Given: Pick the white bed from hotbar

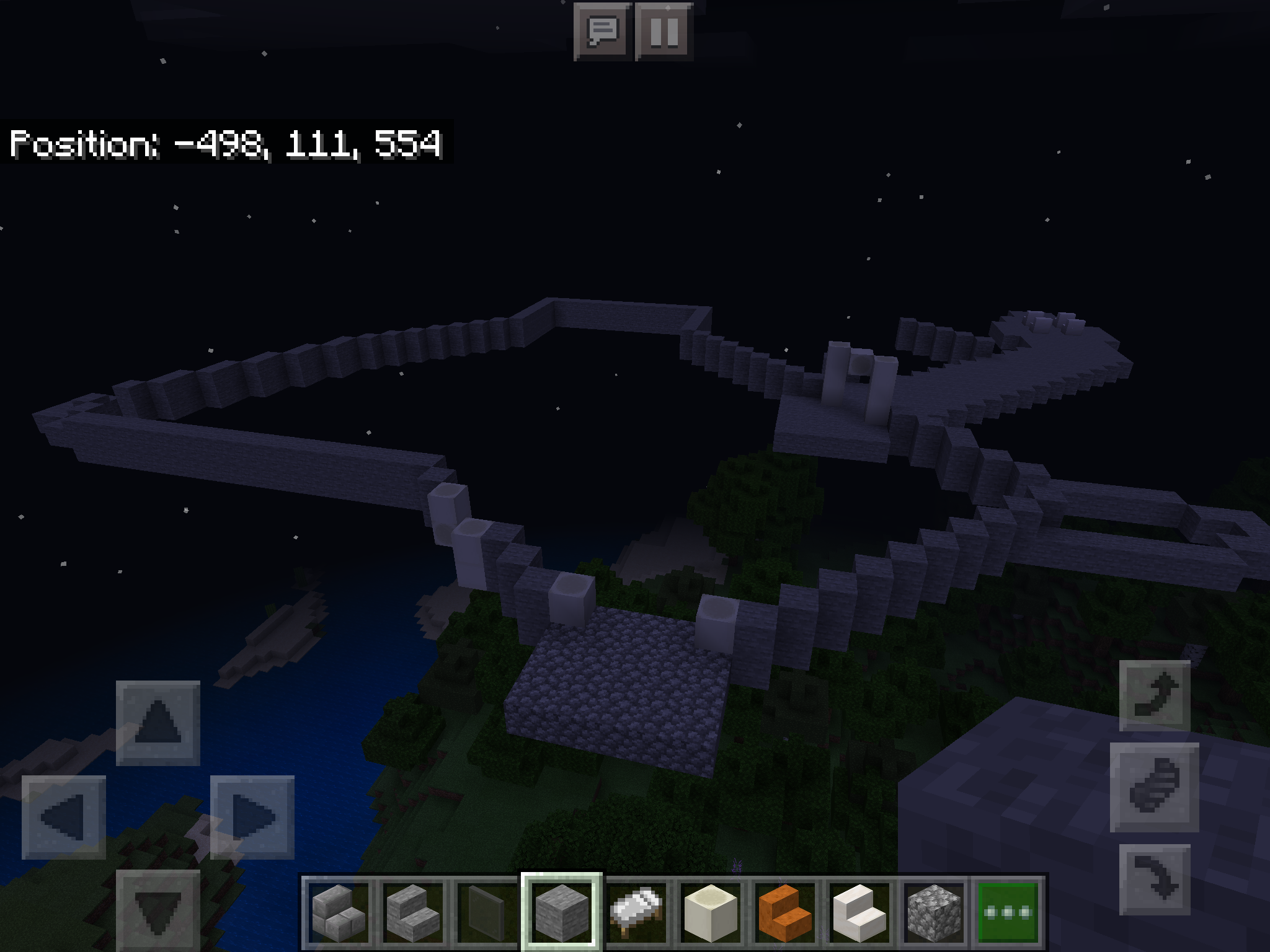Looking at the screenshot, I should coord(636,912).
